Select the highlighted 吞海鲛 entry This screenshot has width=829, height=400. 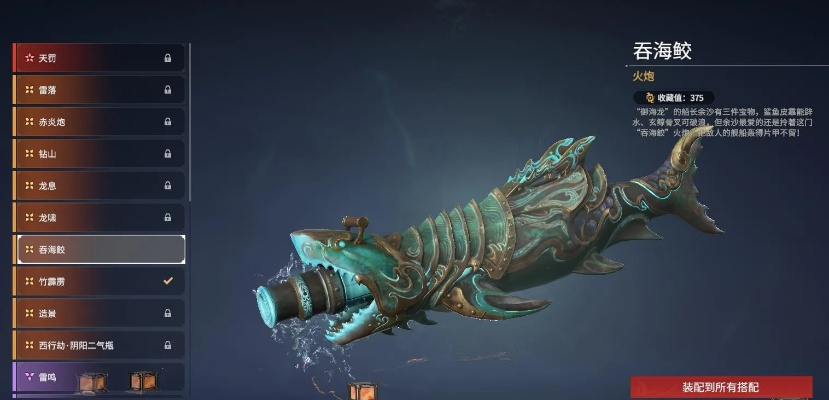[98, 249]
